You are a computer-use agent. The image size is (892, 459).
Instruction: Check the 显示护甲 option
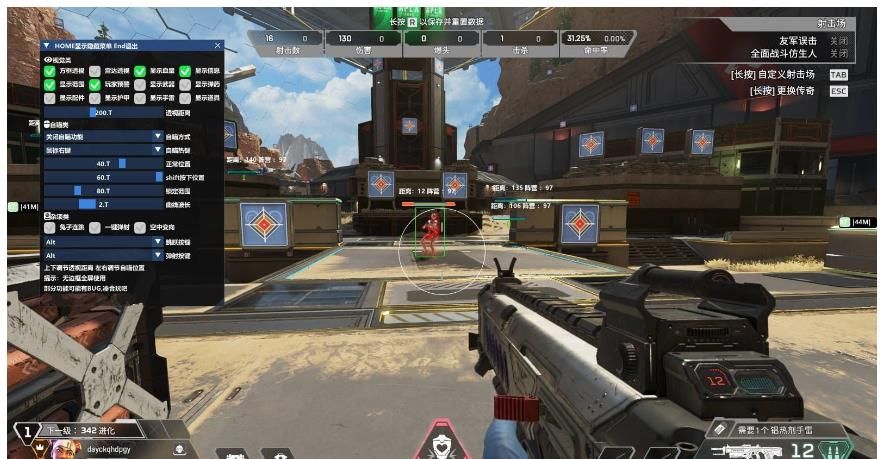[96, 98]
